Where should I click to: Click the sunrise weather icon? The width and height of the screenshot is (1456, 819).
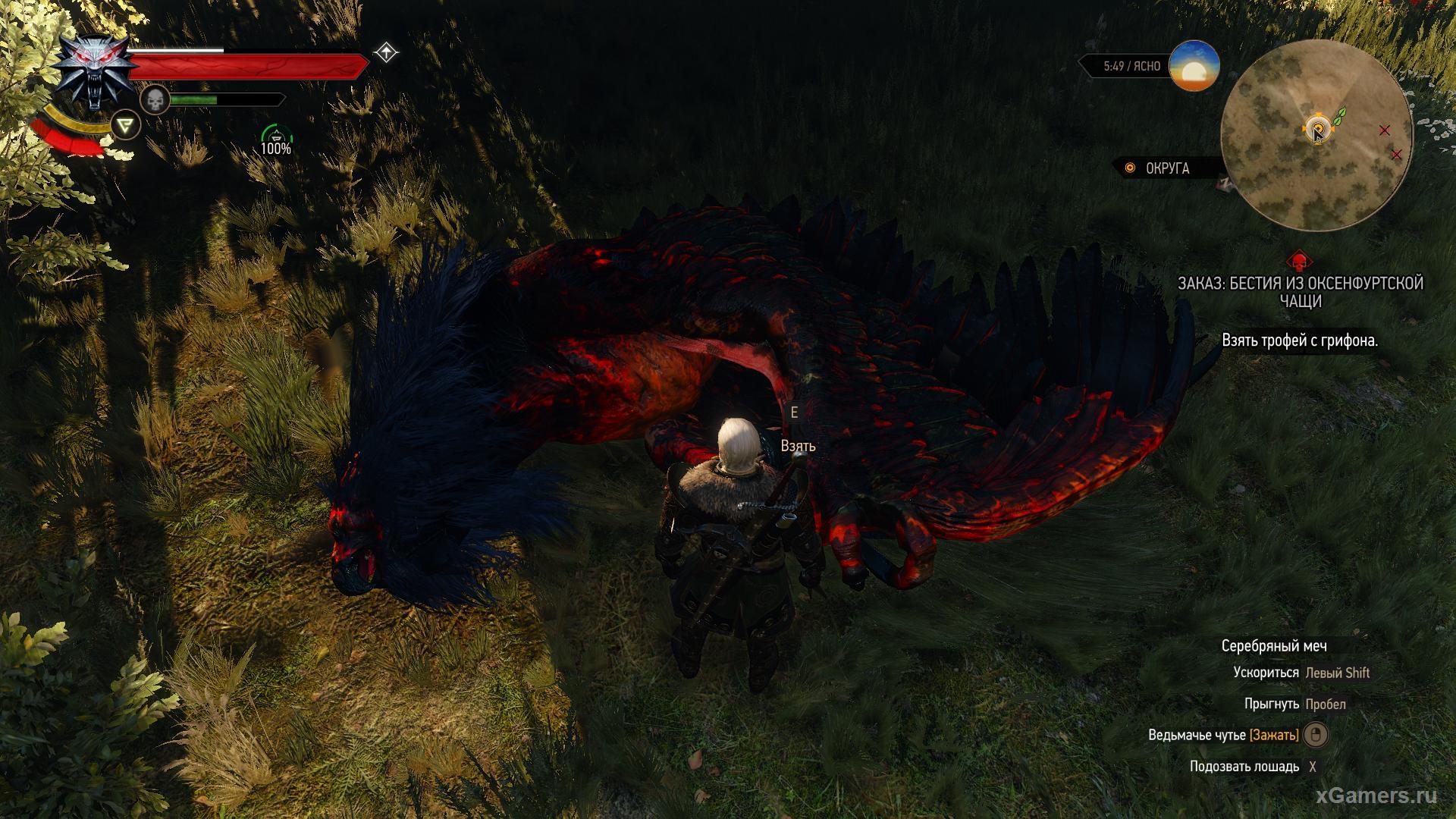pyautogui.click(x=1194, y=67)
